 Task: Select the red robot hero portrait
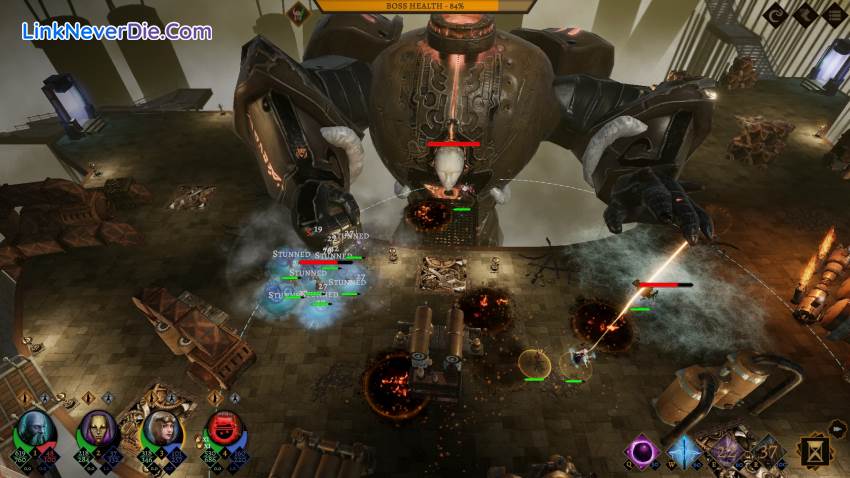click(x=222, y=431)
